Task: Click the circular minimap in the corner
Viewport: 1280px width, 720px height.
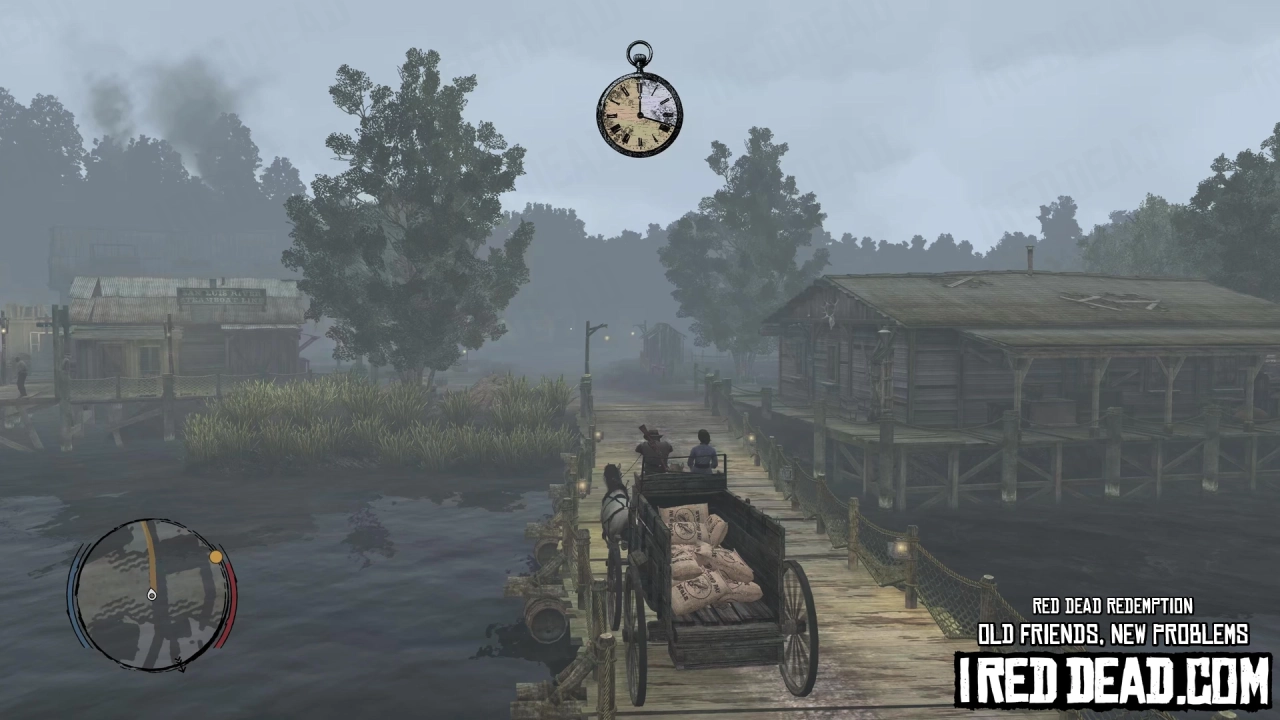Action: click(x=150, y=595)
